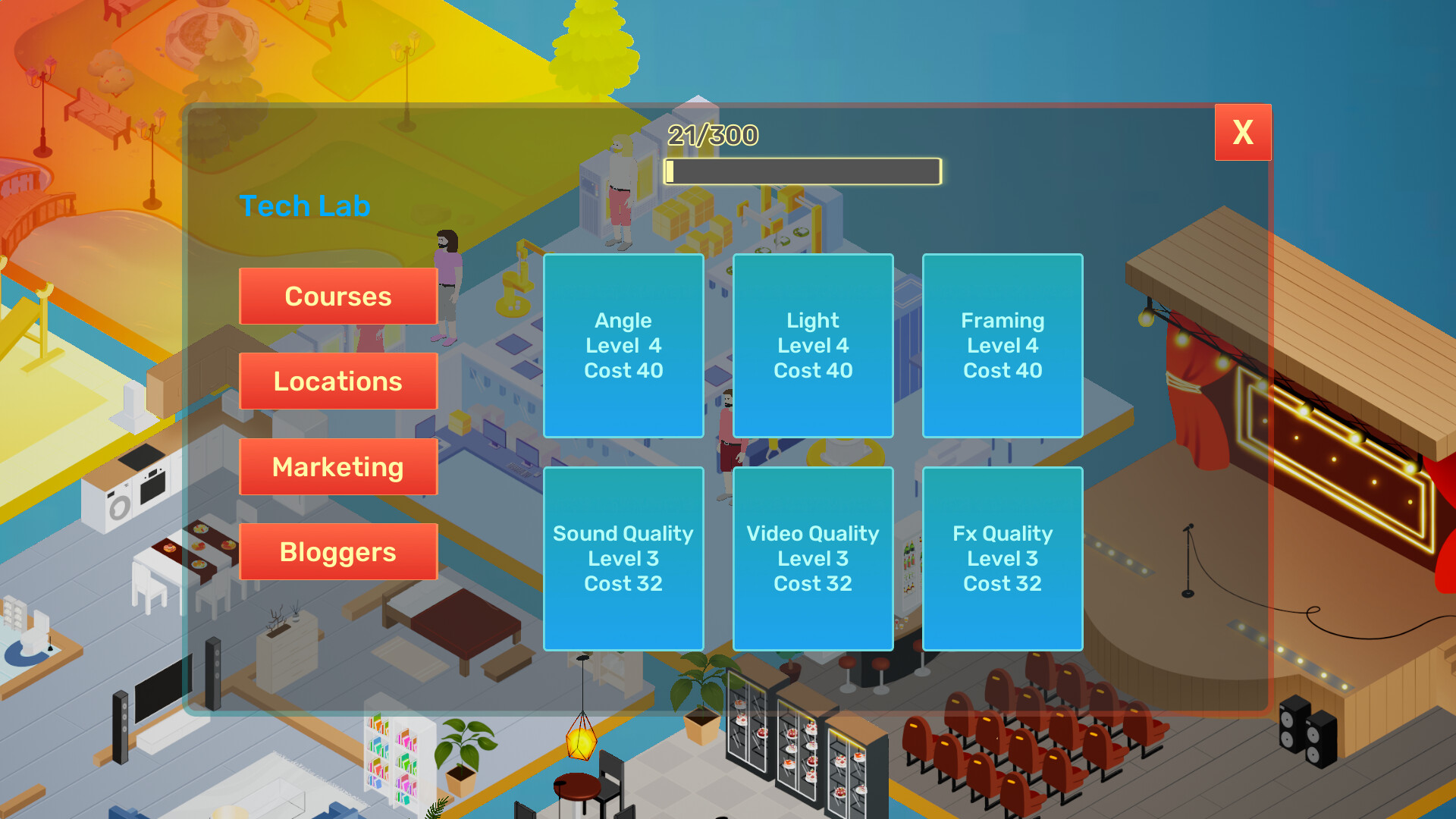Close the Tech Lab window

pos(1243,133)
